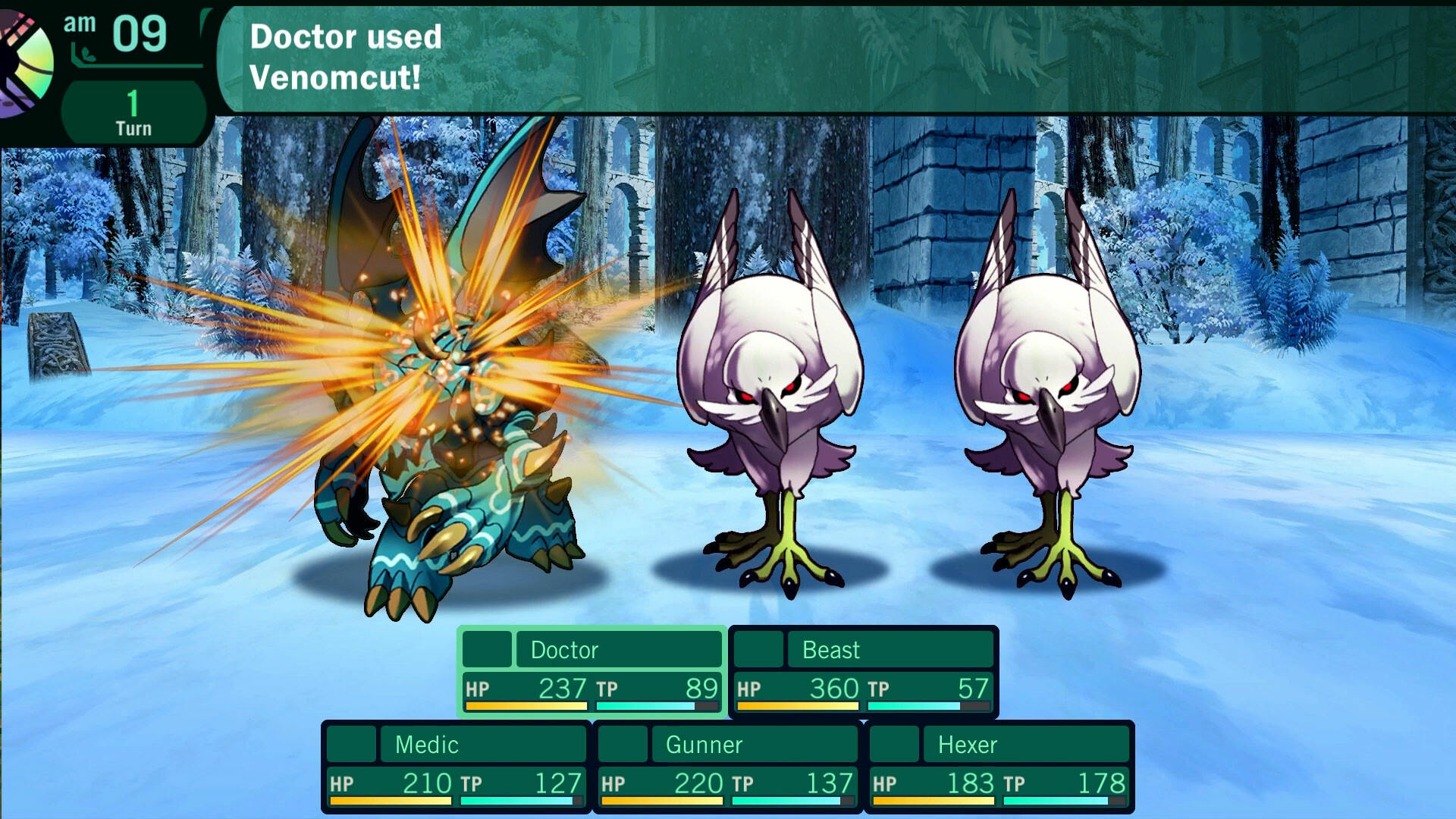Select the Doctor's portrait slot
This screenshot has height=819, width=1456.
pyautogui.click(x=486, y=649)
